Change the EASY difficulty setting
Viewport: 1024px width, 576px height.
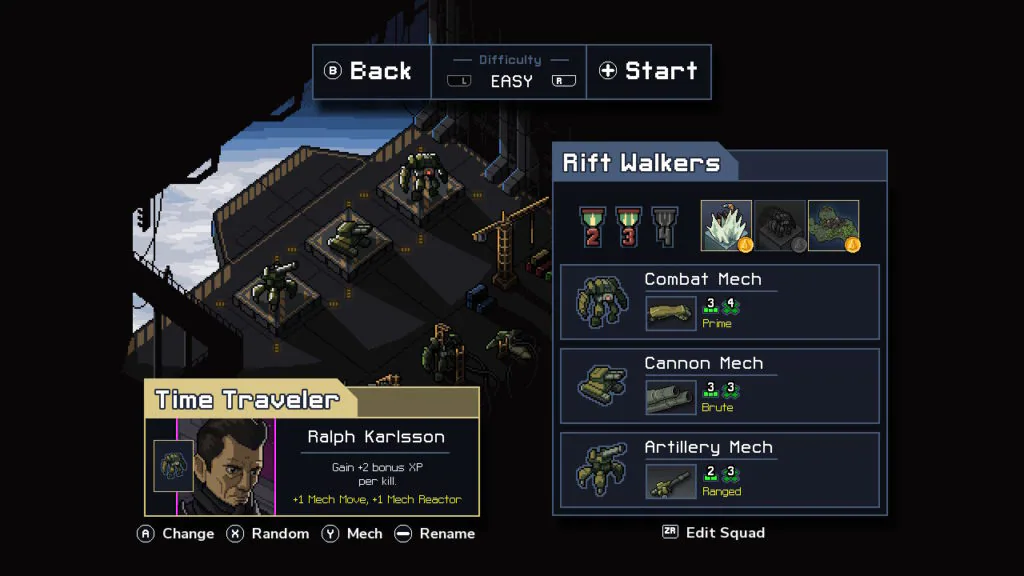511,81
